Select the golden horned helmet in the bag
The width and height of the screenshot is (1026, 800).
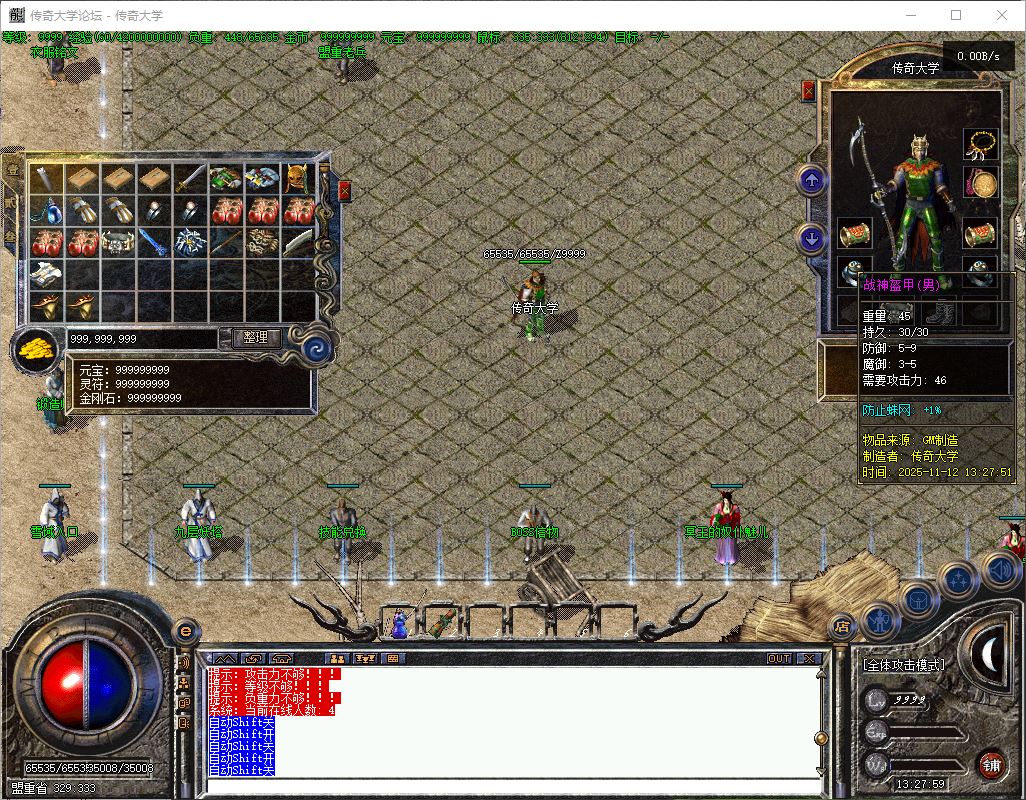click(x=298, y=178)
